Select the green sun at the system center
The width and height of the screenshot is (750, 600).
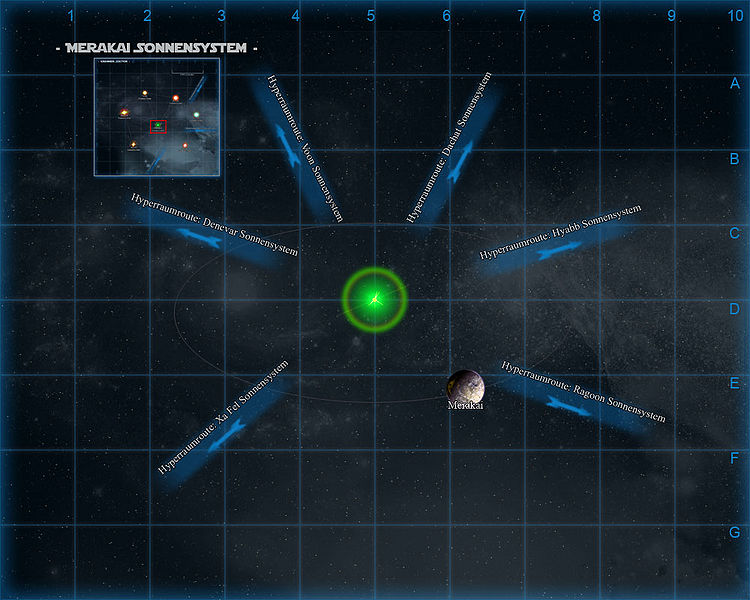coord(375,297)
